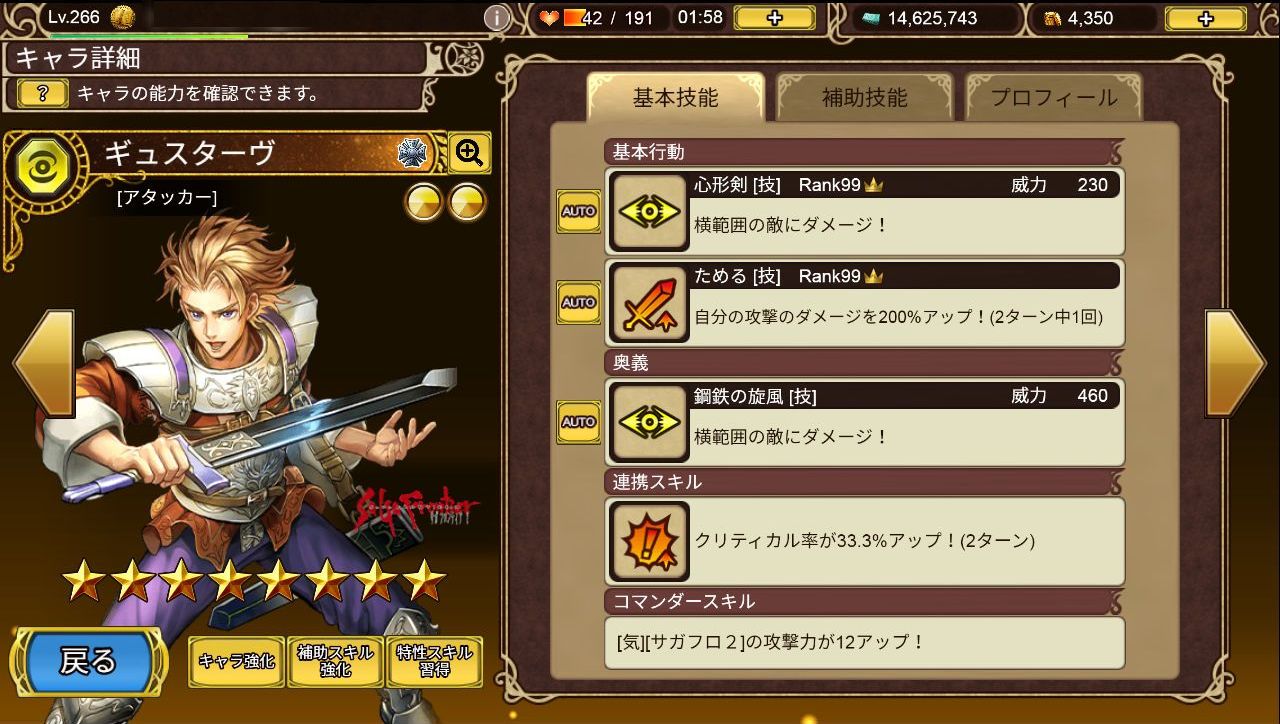Select the 基本技能 tab
The width and height of the screenshot is (1280, 724).
click(675, 98)
